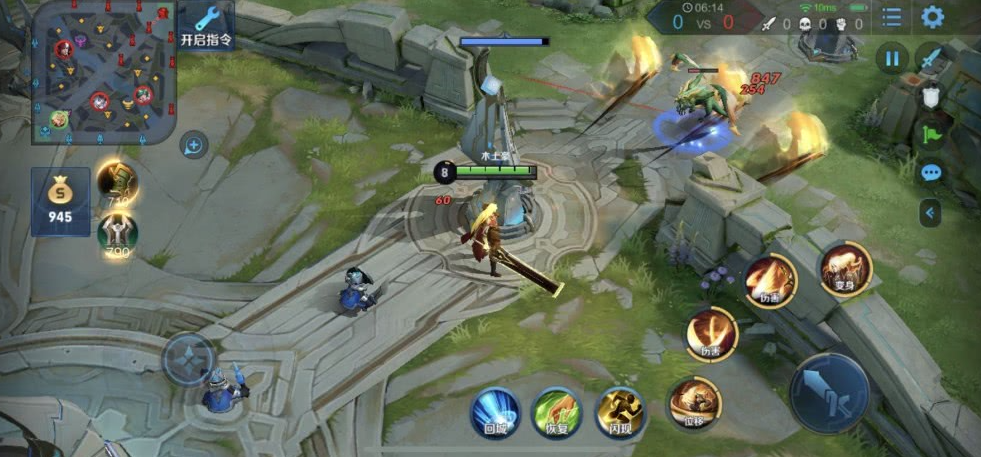
Task: Send the shield defend signal
Action: (x=931, y=96)
